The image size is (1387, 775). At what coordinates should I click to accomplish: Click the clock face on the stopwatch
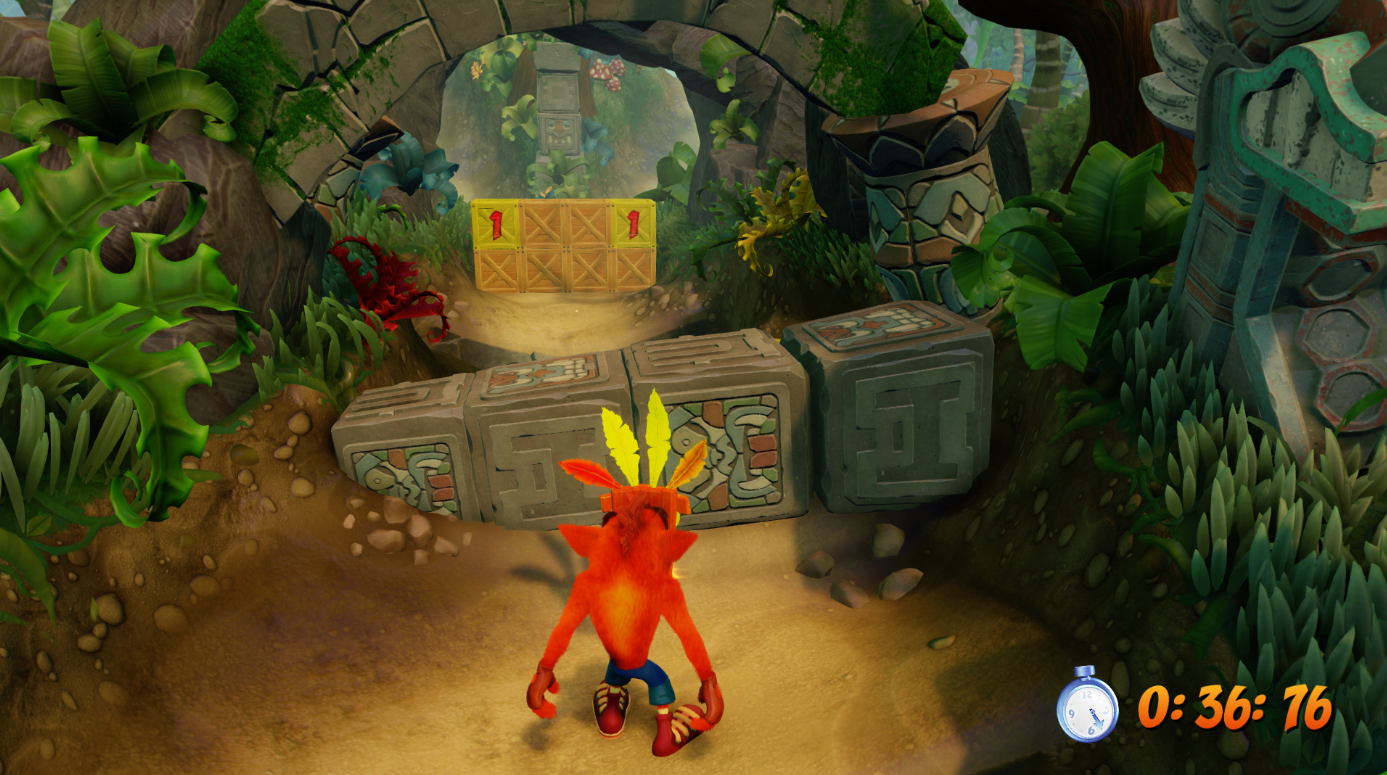tap(1089, 712)
